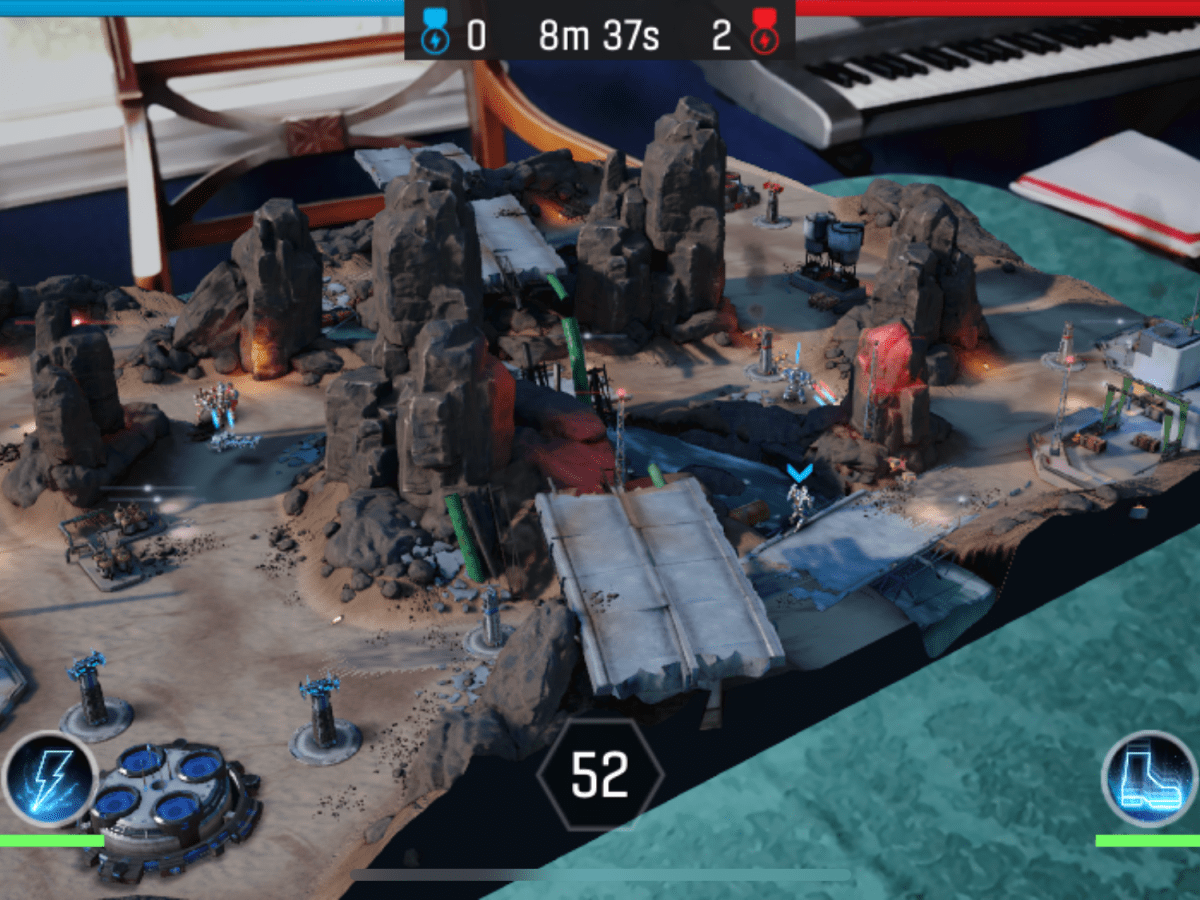Activate the boot speed ability
Screen dimensions: 1200x900
1150,779
